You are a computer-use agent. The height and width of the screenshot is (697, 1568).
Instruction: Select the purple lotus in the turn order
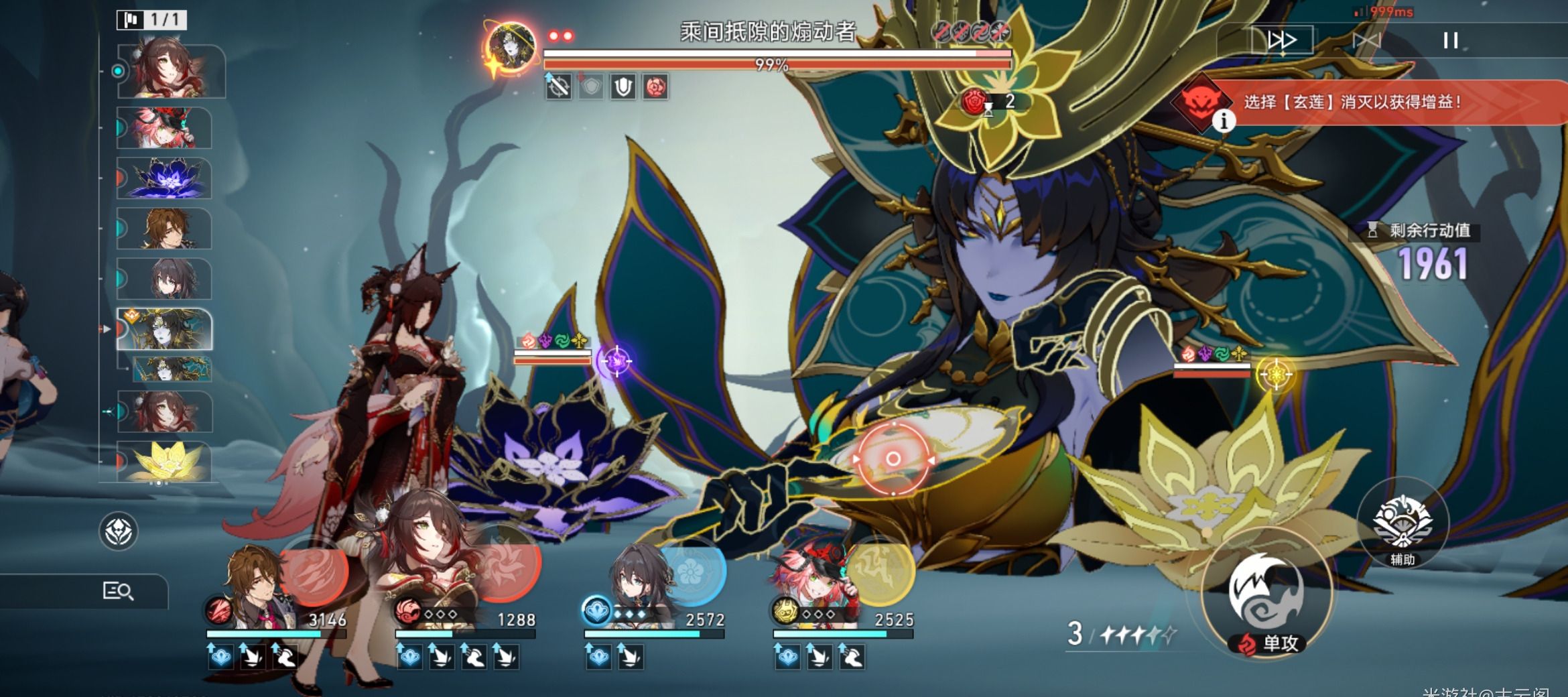pos(166,178)
